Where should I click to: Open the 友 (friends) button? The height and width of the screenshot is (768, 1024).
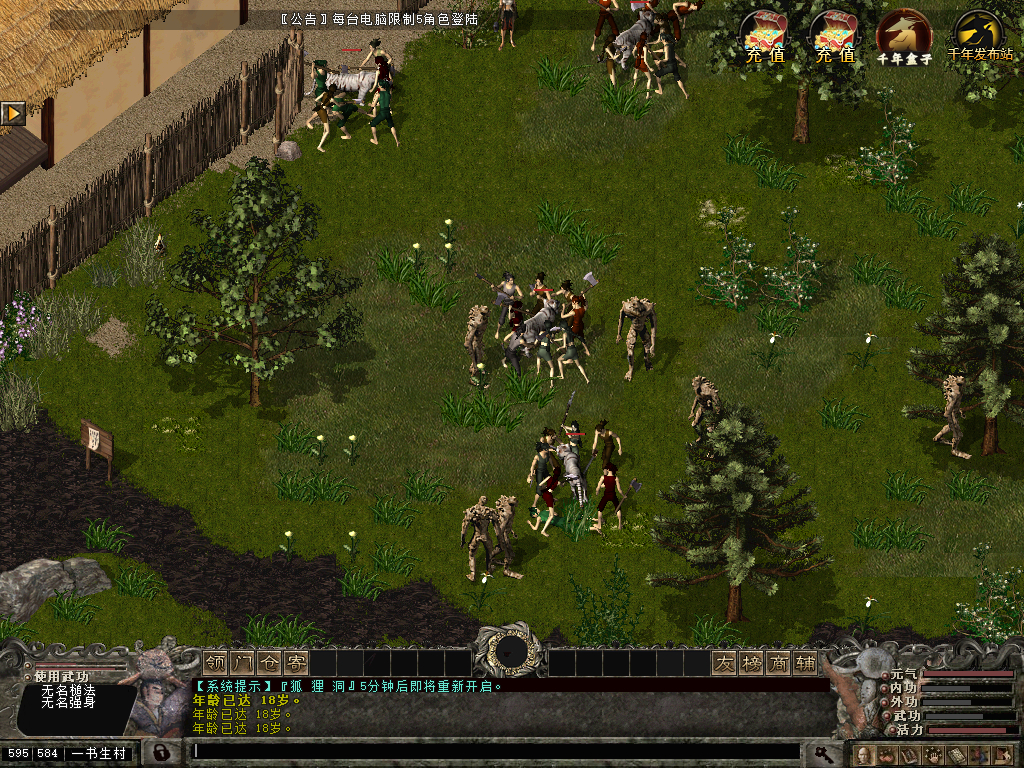pos(724,663)
